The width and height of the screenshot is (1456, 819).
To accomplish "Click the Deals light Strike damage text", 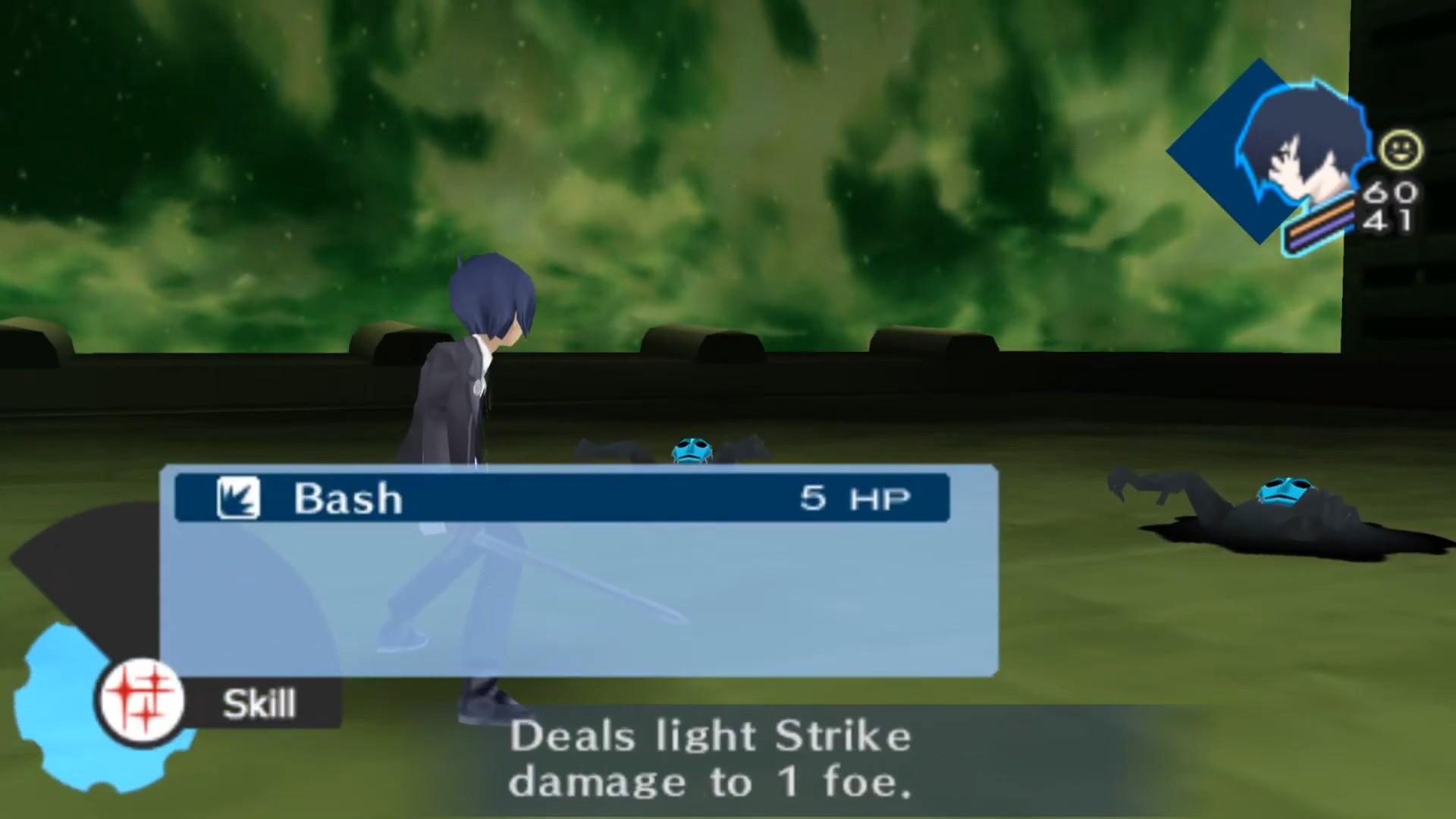I will (711, 758).
